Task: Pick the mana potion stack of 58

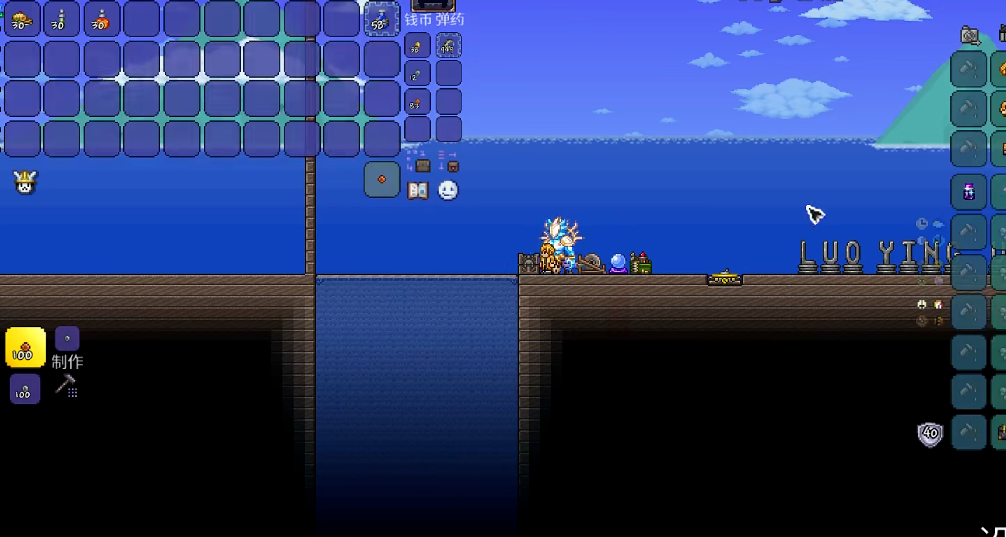Action: pyautogui.click(x=382, y=19)
